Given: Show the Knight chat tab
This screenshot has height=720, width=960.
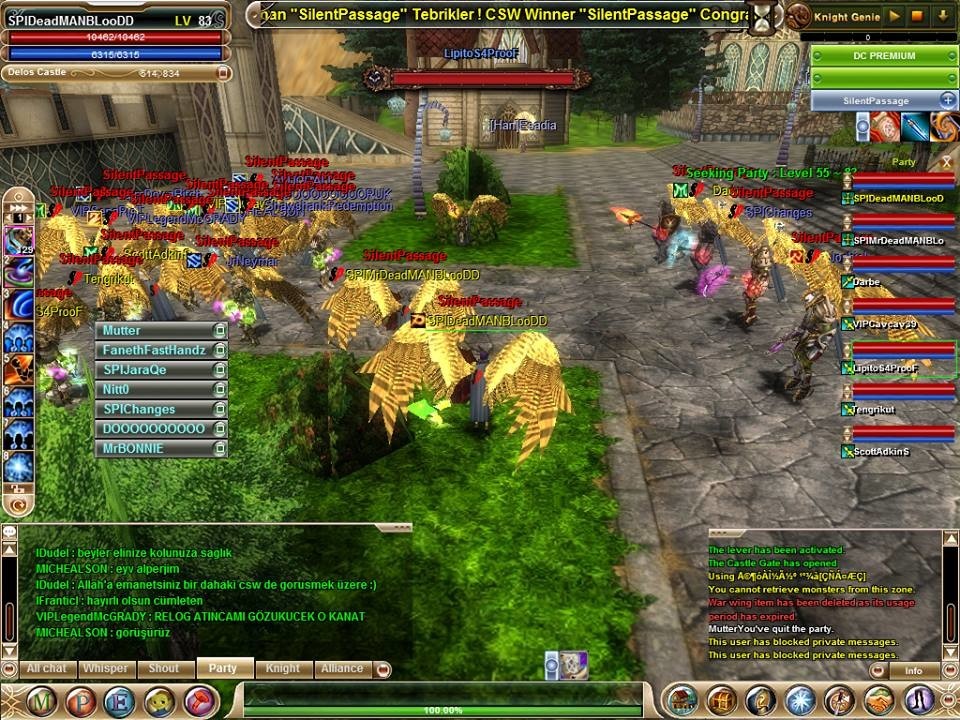Looking at the screenshot, I should pos(283,668).
